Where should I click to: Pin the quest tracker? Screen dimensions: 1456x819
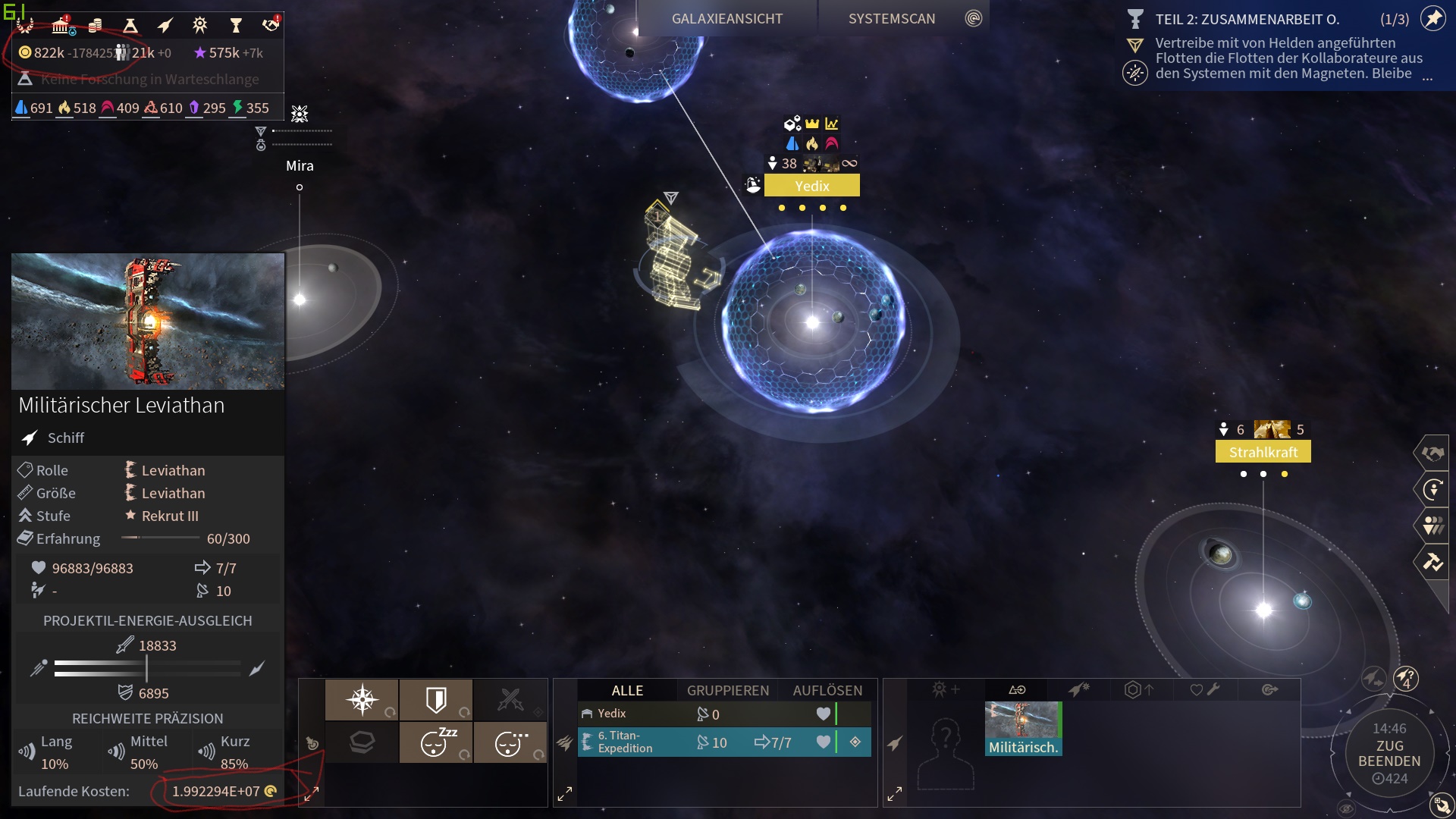coord(1432,19)
